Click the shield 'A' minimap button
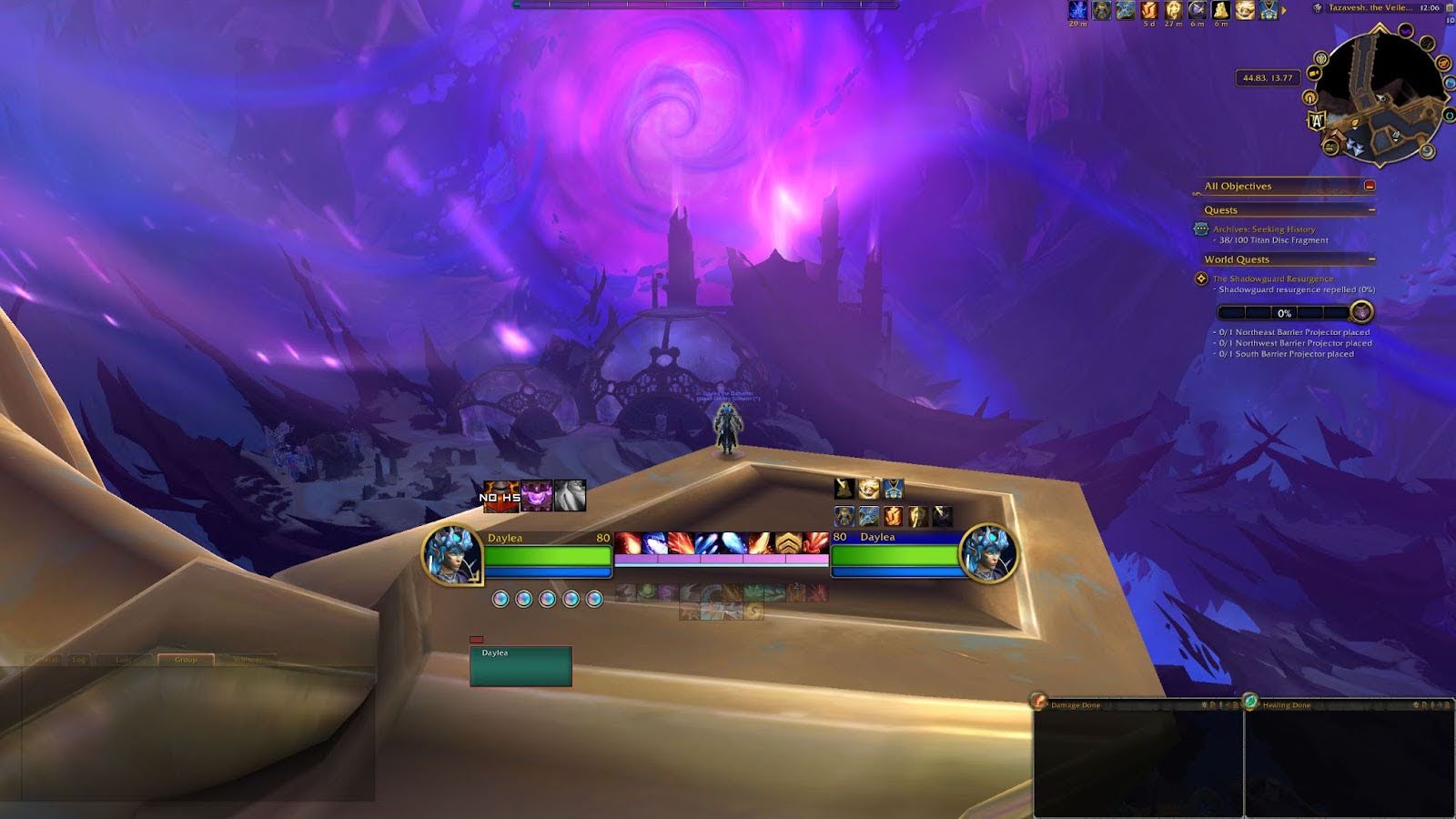The height and width of the screenshot is (819, 1456). [1317, 119]
